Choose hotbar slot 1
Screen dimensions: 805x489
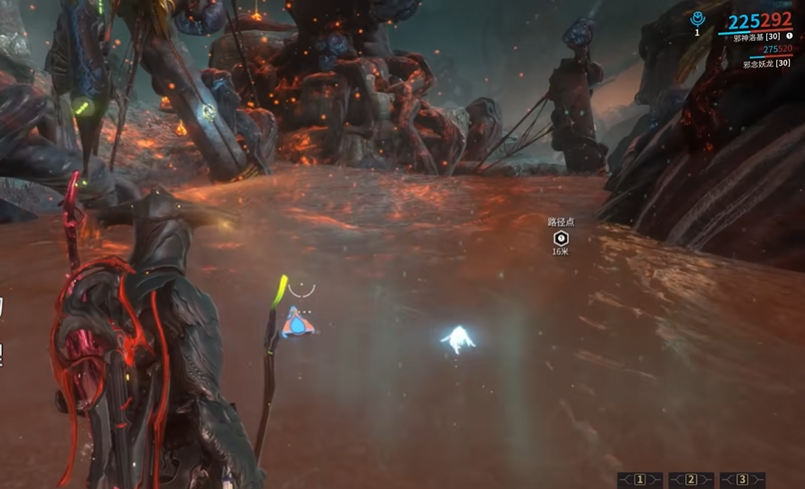tap(640, 480)
